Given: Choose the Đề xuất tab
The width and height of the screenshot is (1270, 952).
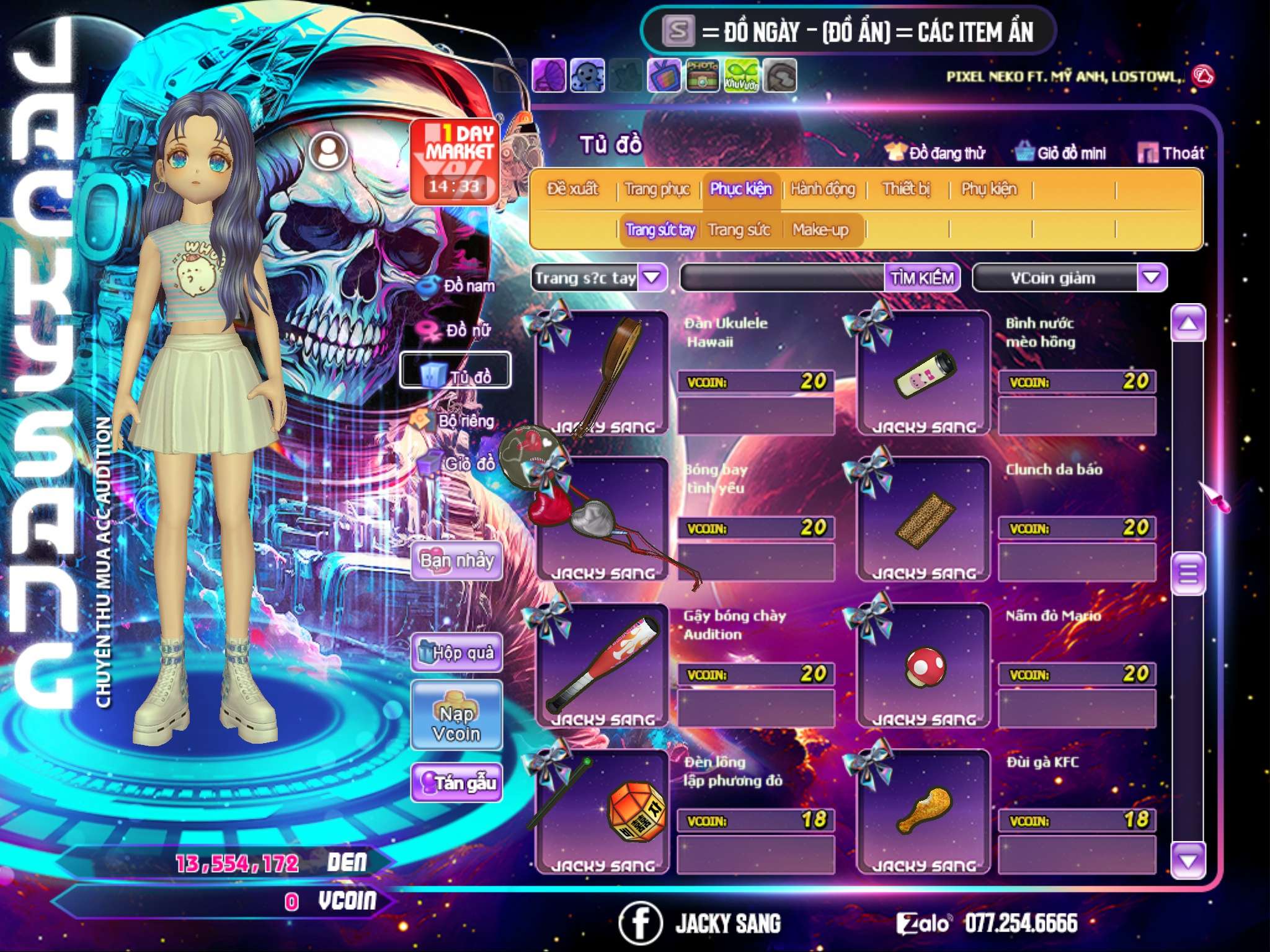Looking at the screenshot, I should [x=572, y=189].
